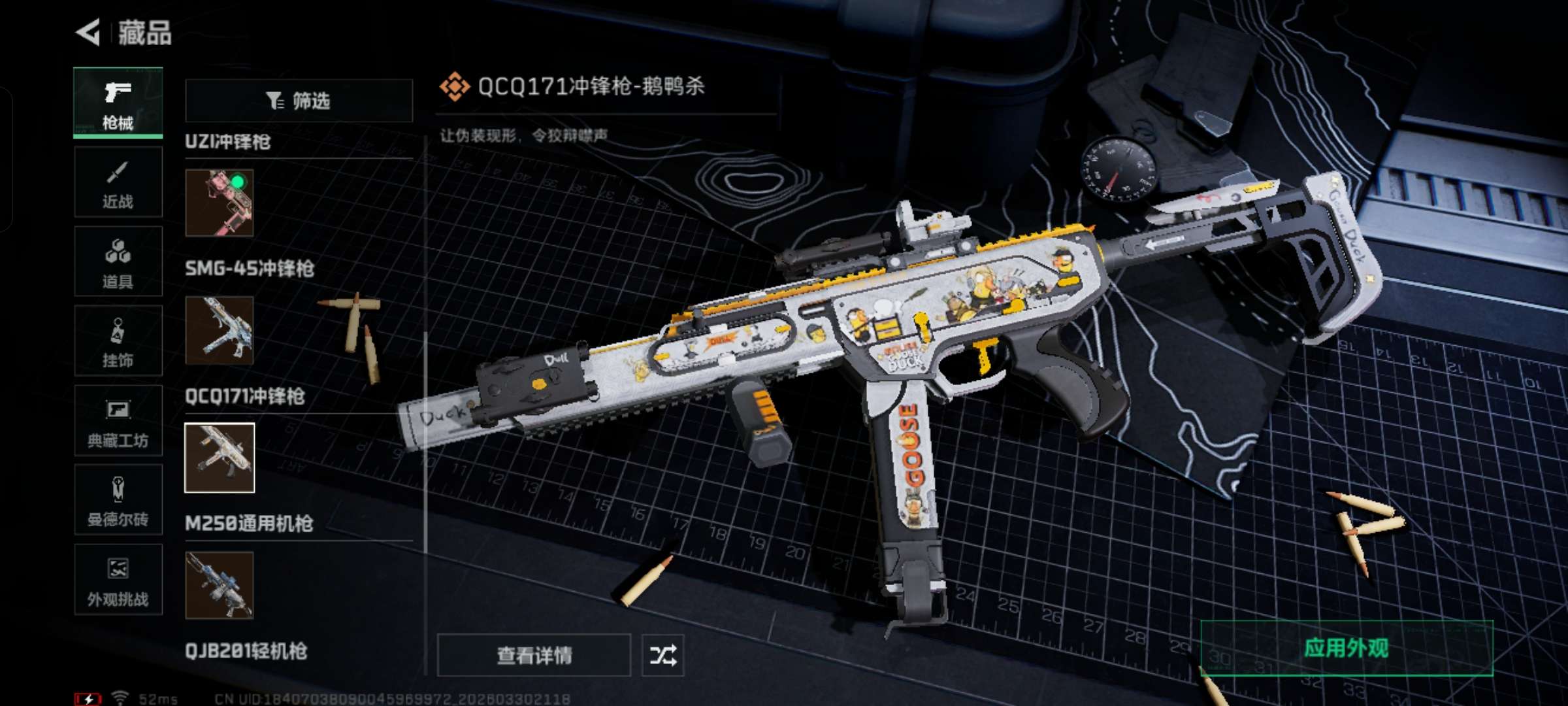
Task: Click the 查看详情 view details button
Action: pyautogui.click(x=534, y=655)
